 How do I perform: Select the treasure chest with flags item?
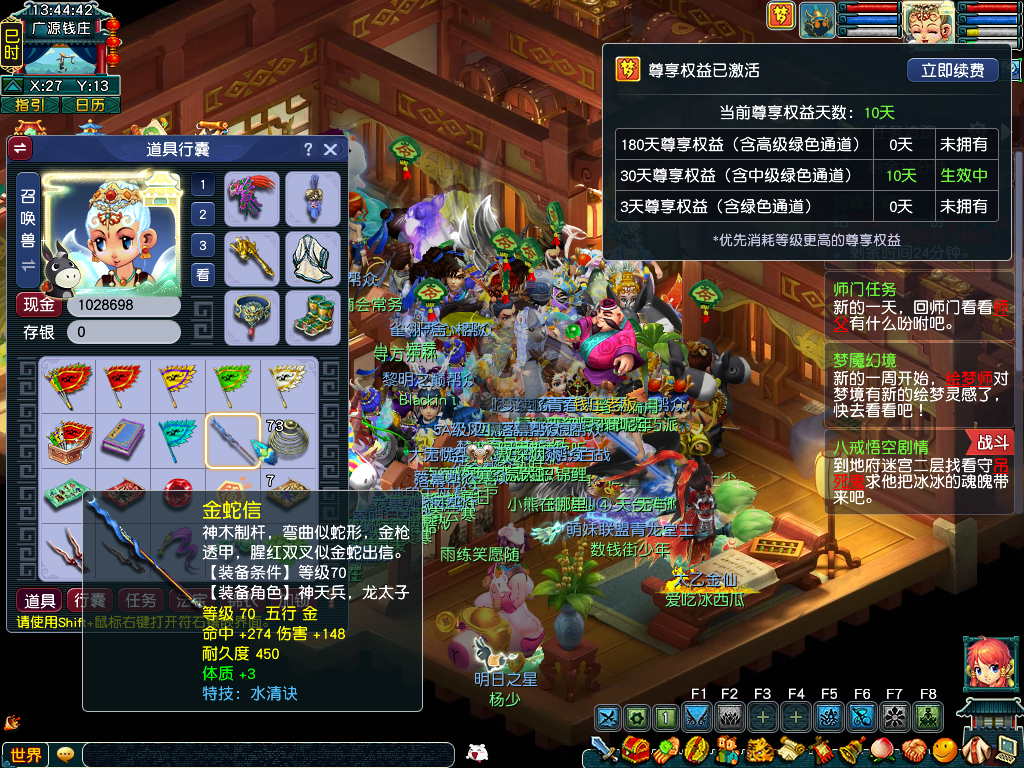[x=68, y=440]
